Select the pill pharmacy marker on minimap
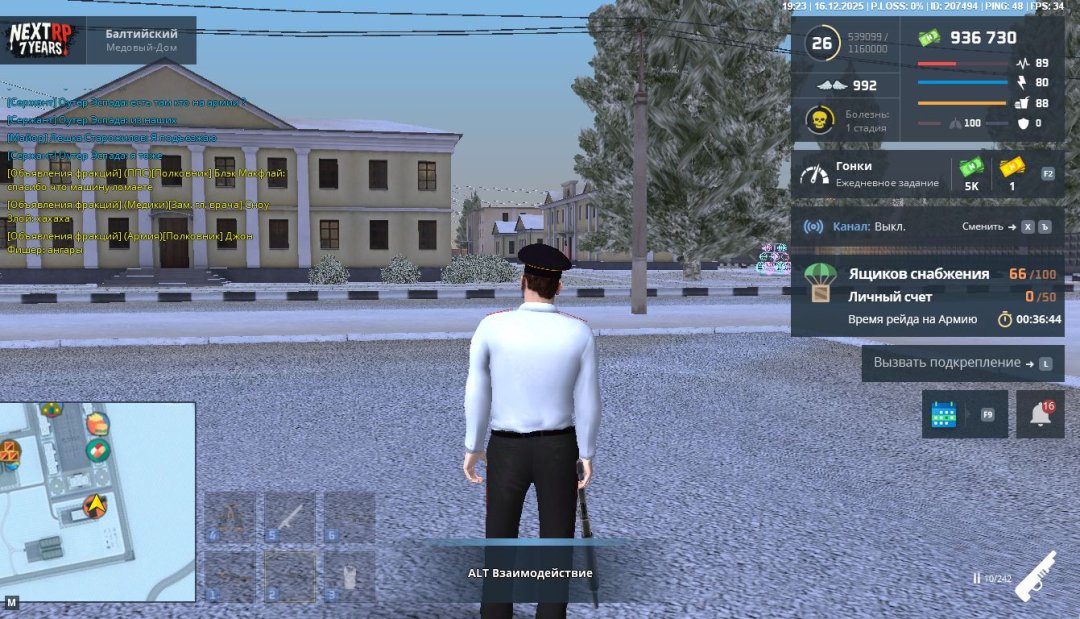The image size is (1080, 619). (x=97, y=451)
